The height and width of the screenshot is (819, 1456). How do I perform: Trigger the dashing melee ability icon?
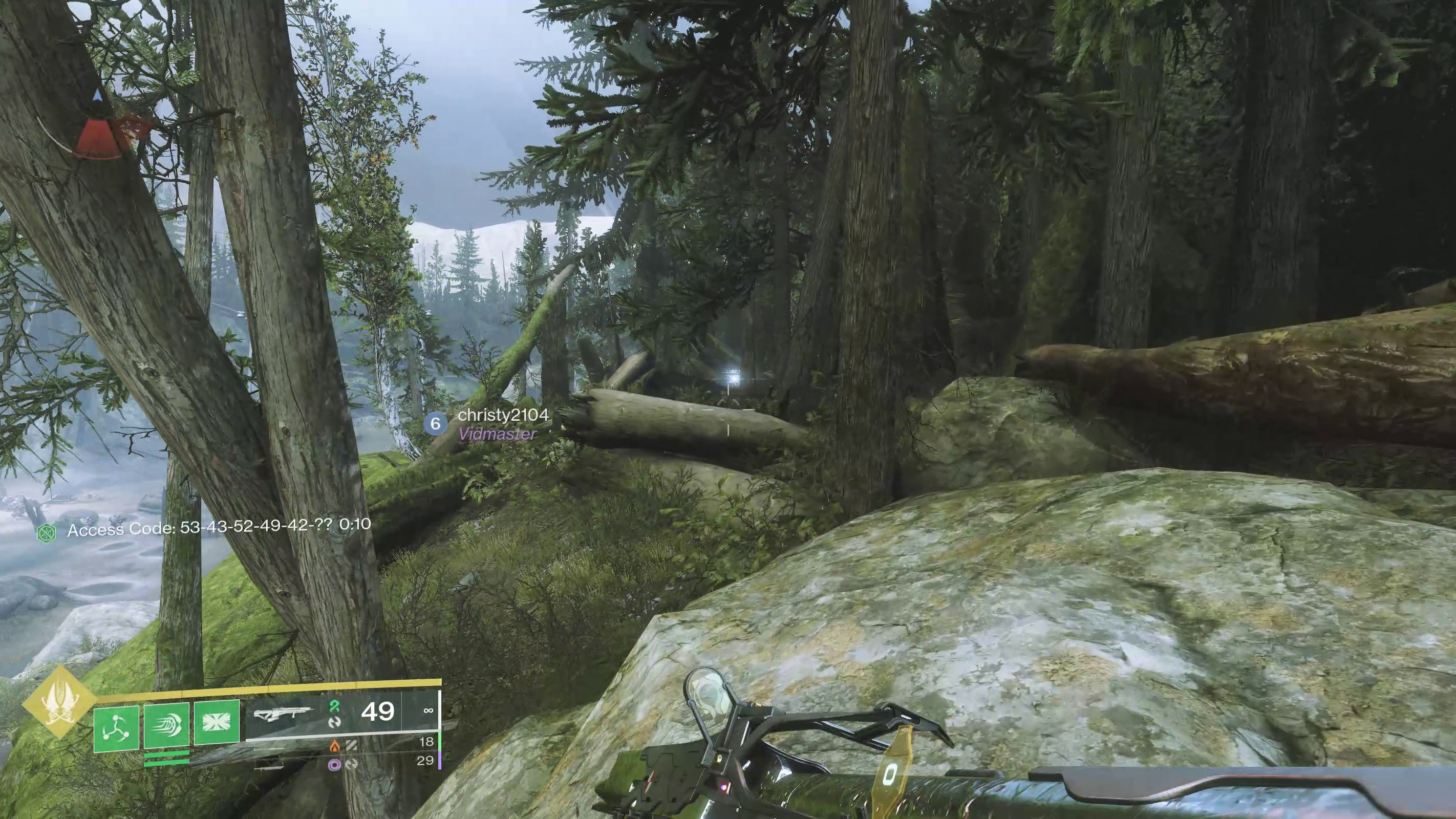[166, 724]
